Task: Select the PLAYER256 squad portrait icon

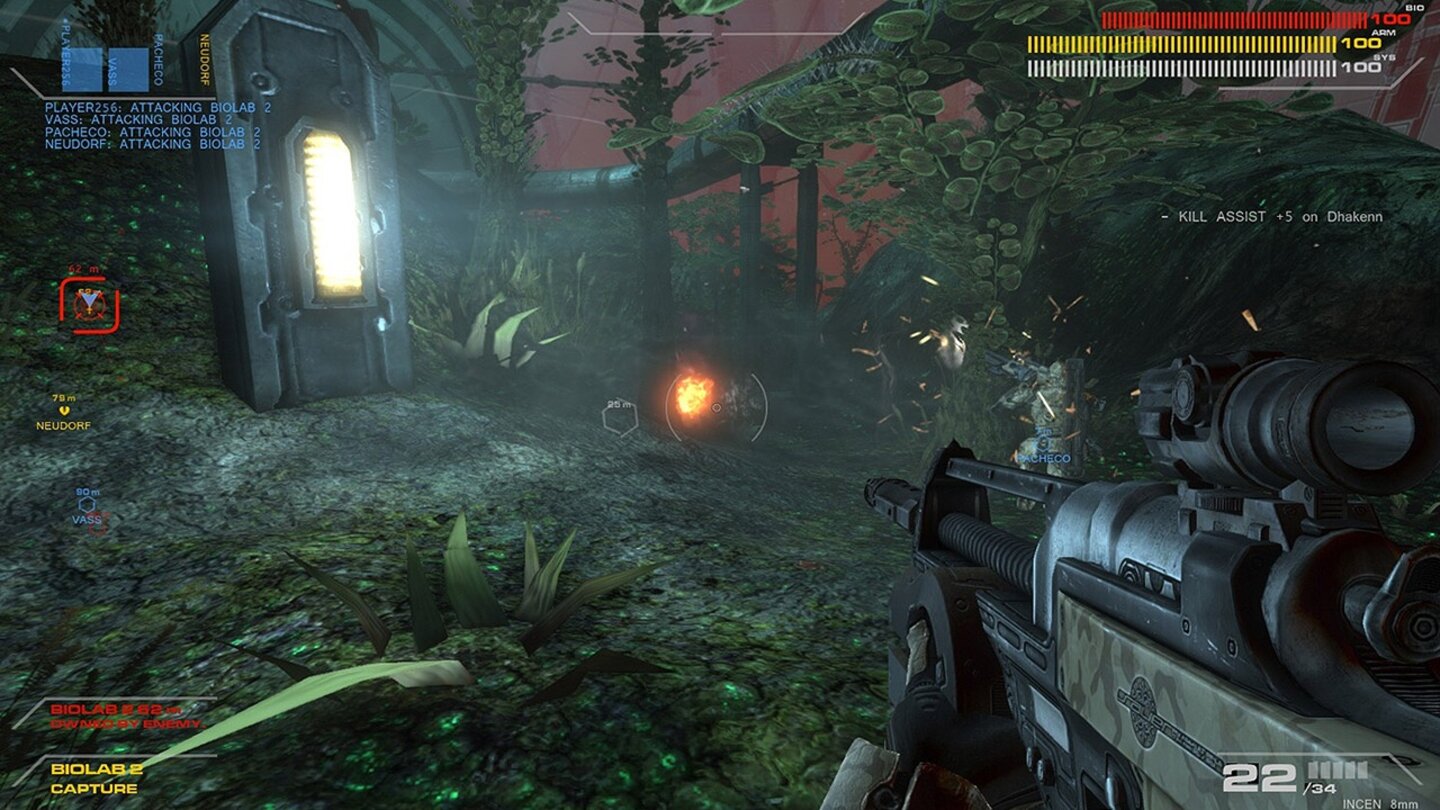Action: point(82,70)
